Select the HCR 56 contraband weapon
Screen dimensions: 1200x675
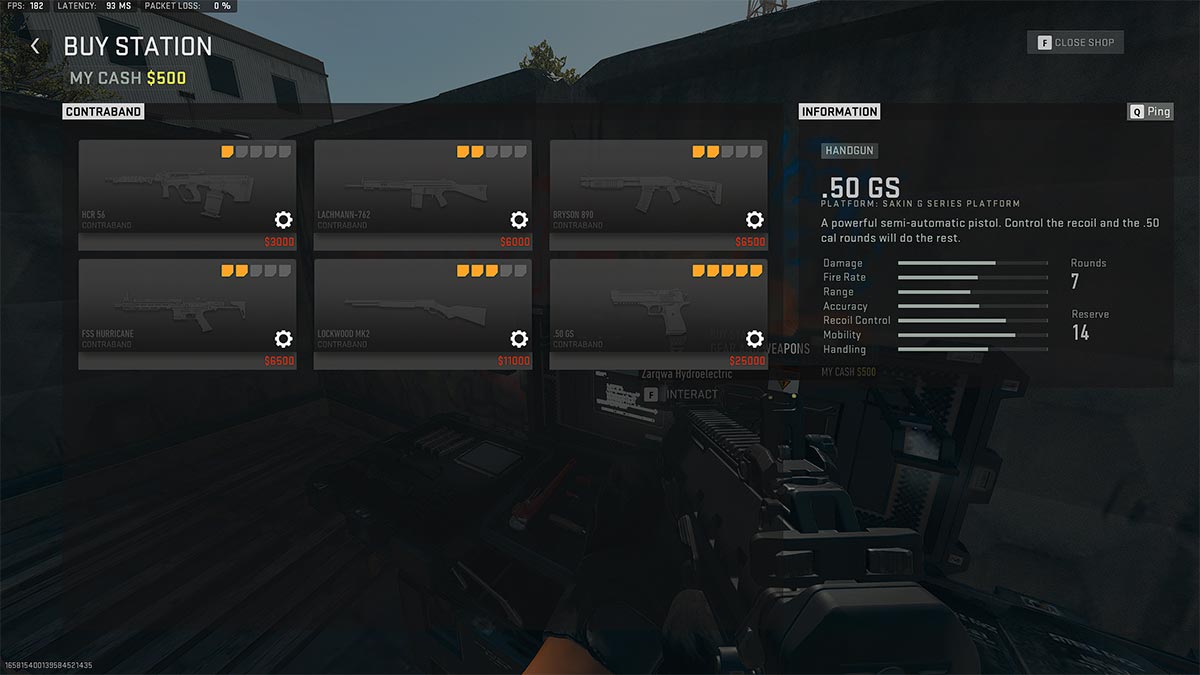pos(170,190)
